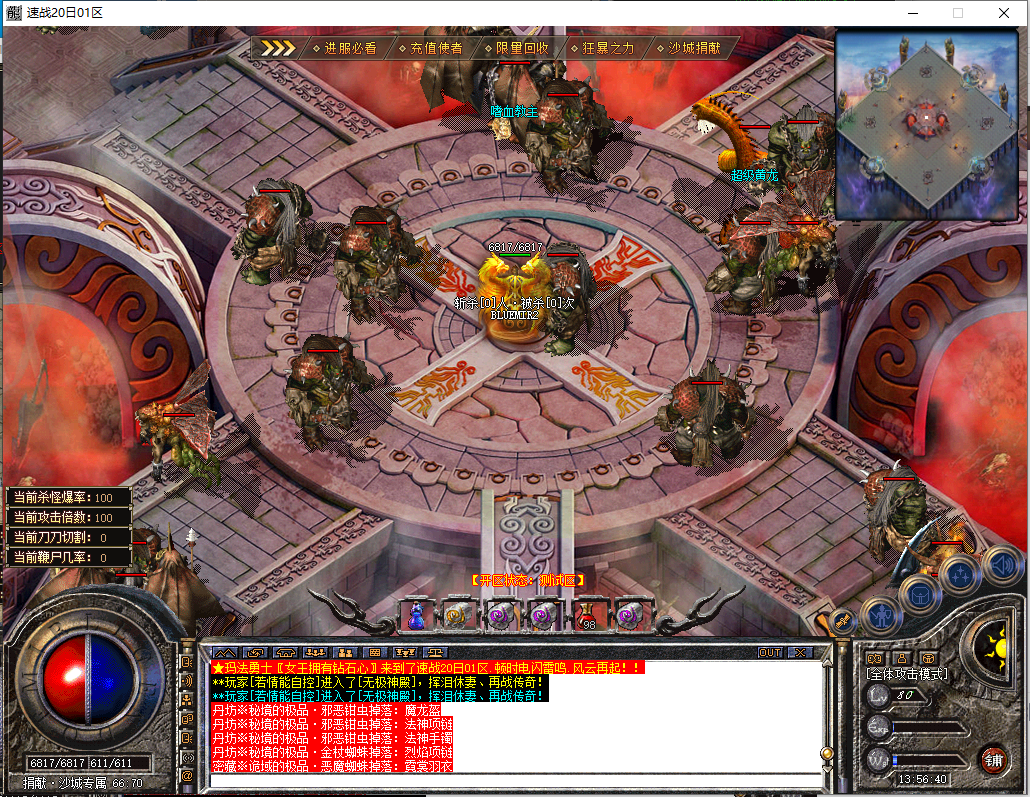Viewport: 1030px width, 797px height.
Task: Click the OUT button above the chat
Action: (769, 652)
